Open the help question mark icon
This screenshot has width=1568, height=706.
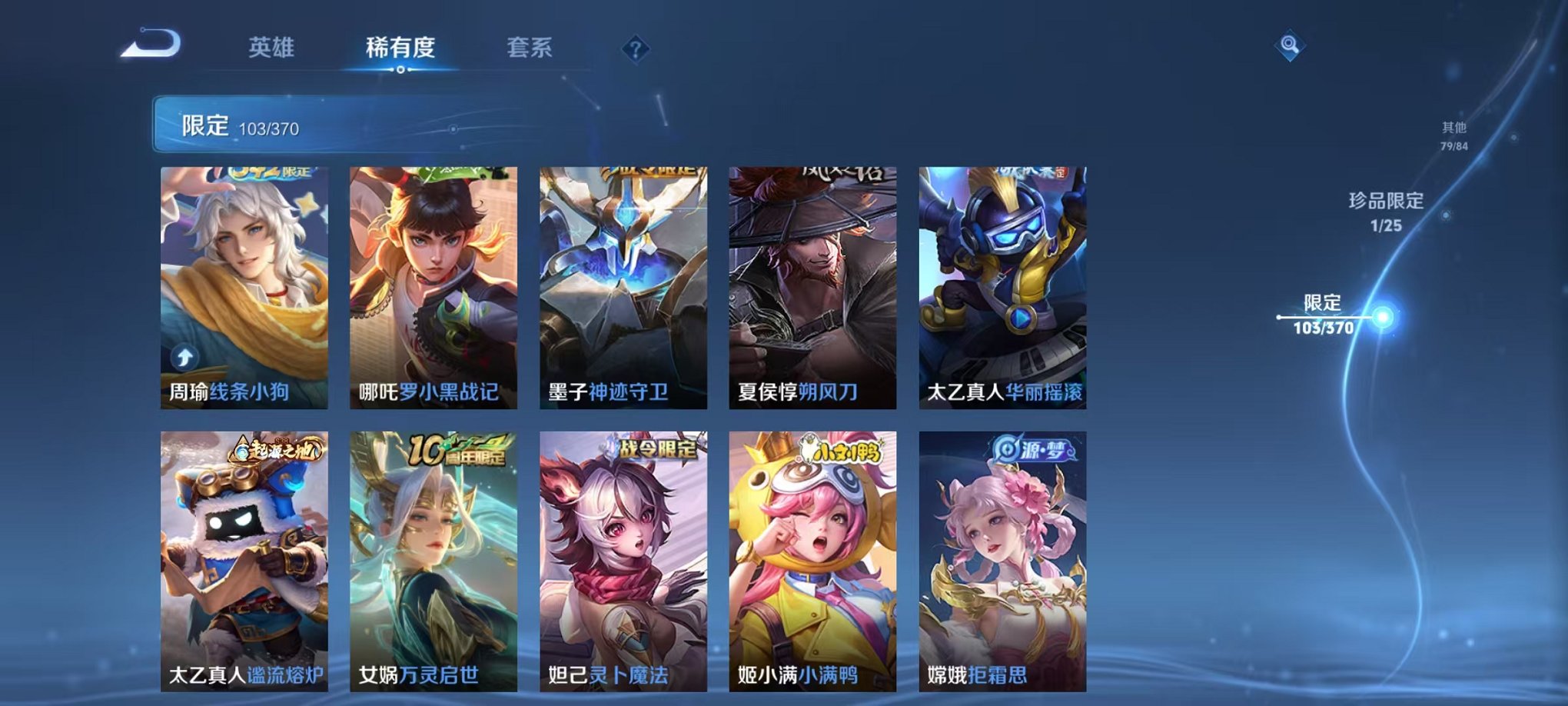[635, 49]
